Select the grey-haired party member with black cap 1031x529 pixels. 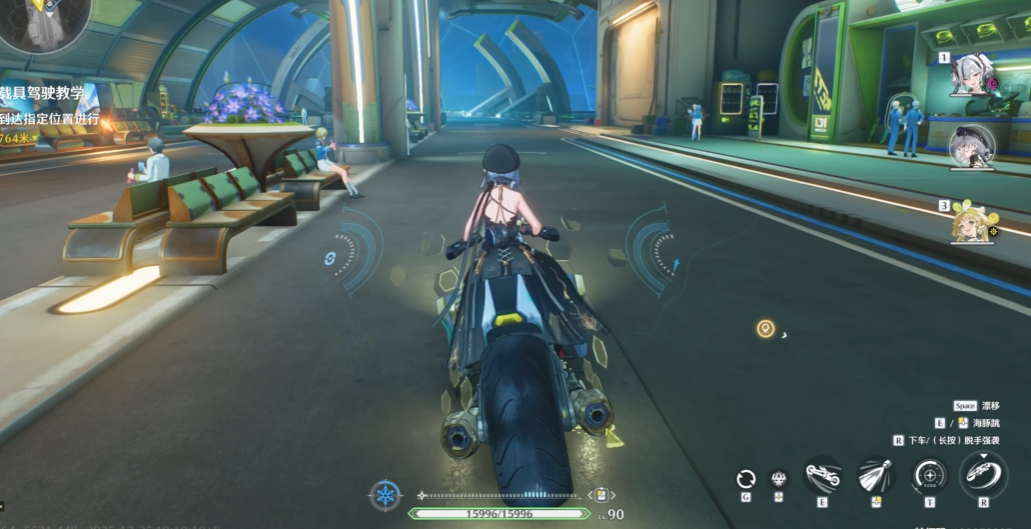click(x=971, y=146)
